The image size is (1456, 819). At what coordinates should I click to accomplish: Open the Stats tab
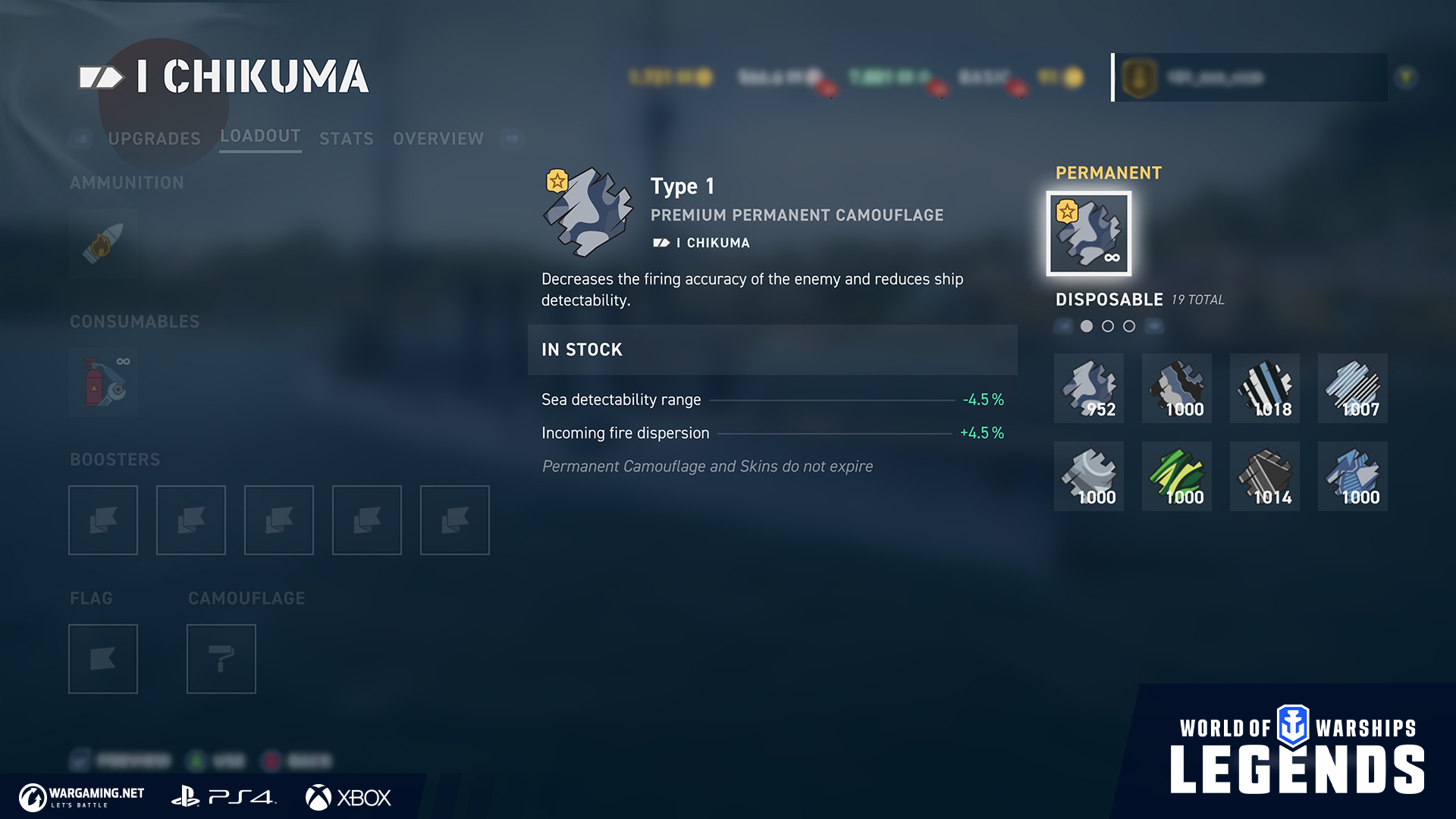click(347, 139)
